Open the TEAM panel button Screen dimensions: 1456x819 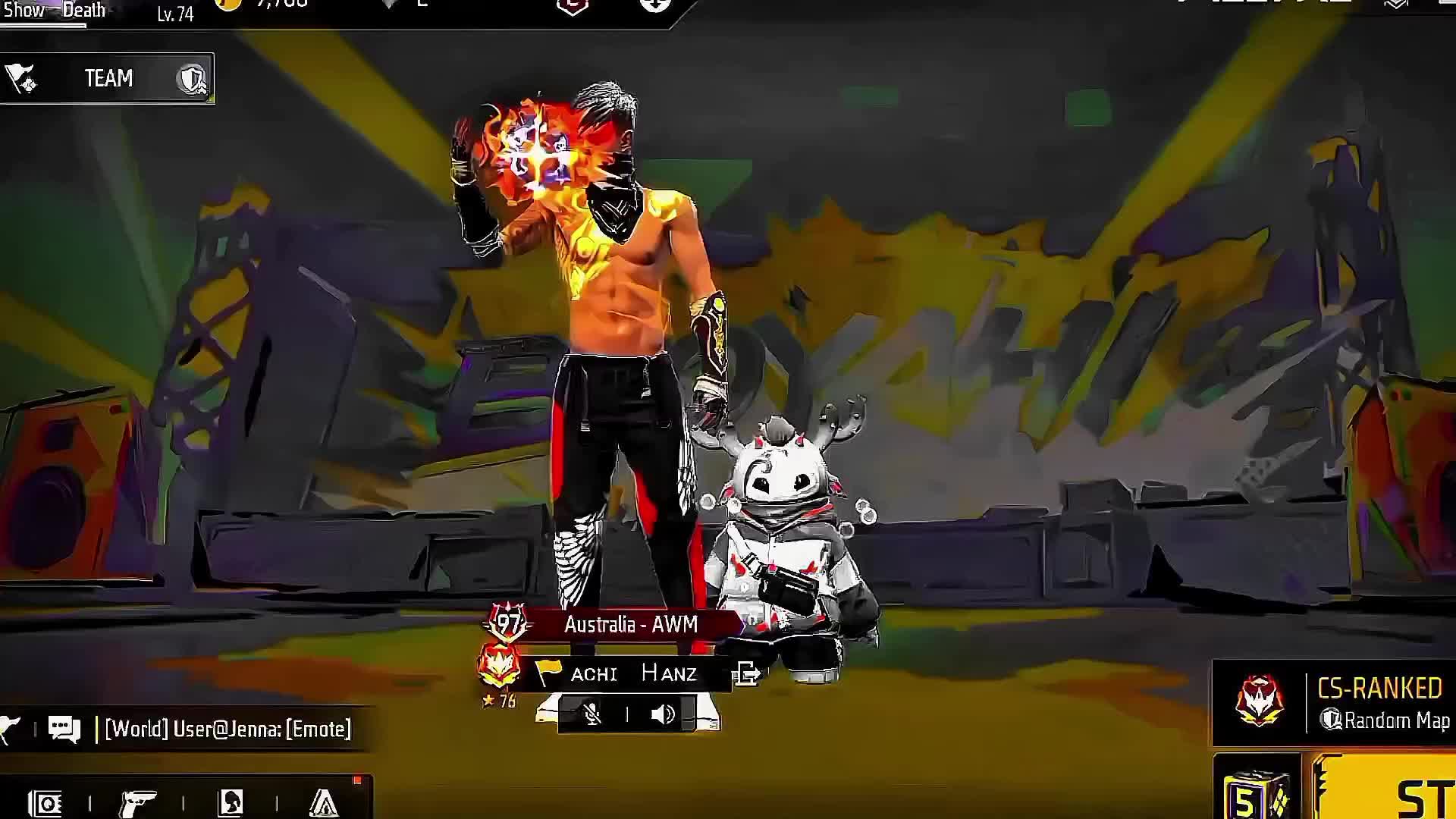[x=107, y=78]
